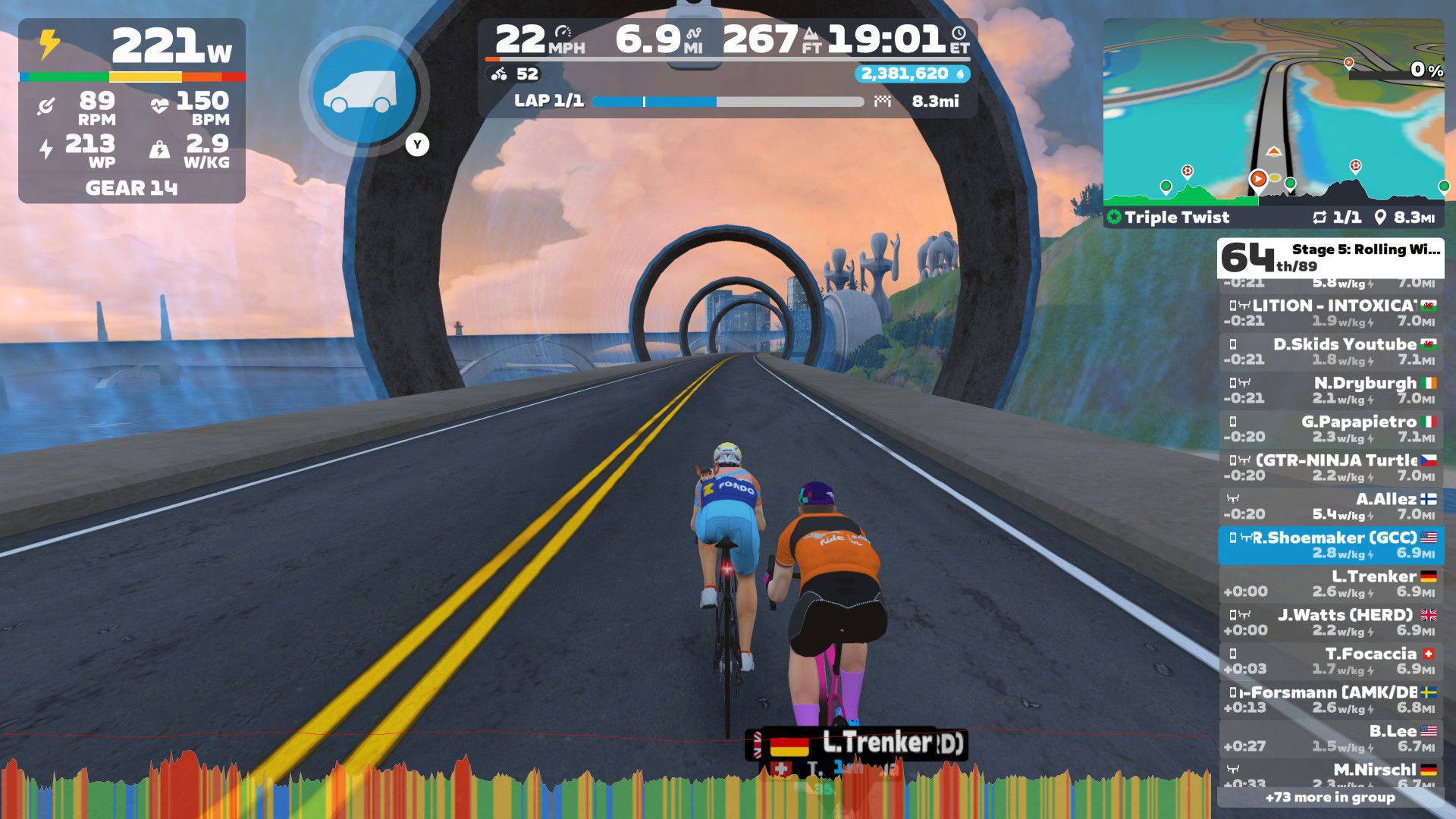Open the 64th/89 race position panel
Screen dimensions: 1456x819
click(x=1330, y=258)
